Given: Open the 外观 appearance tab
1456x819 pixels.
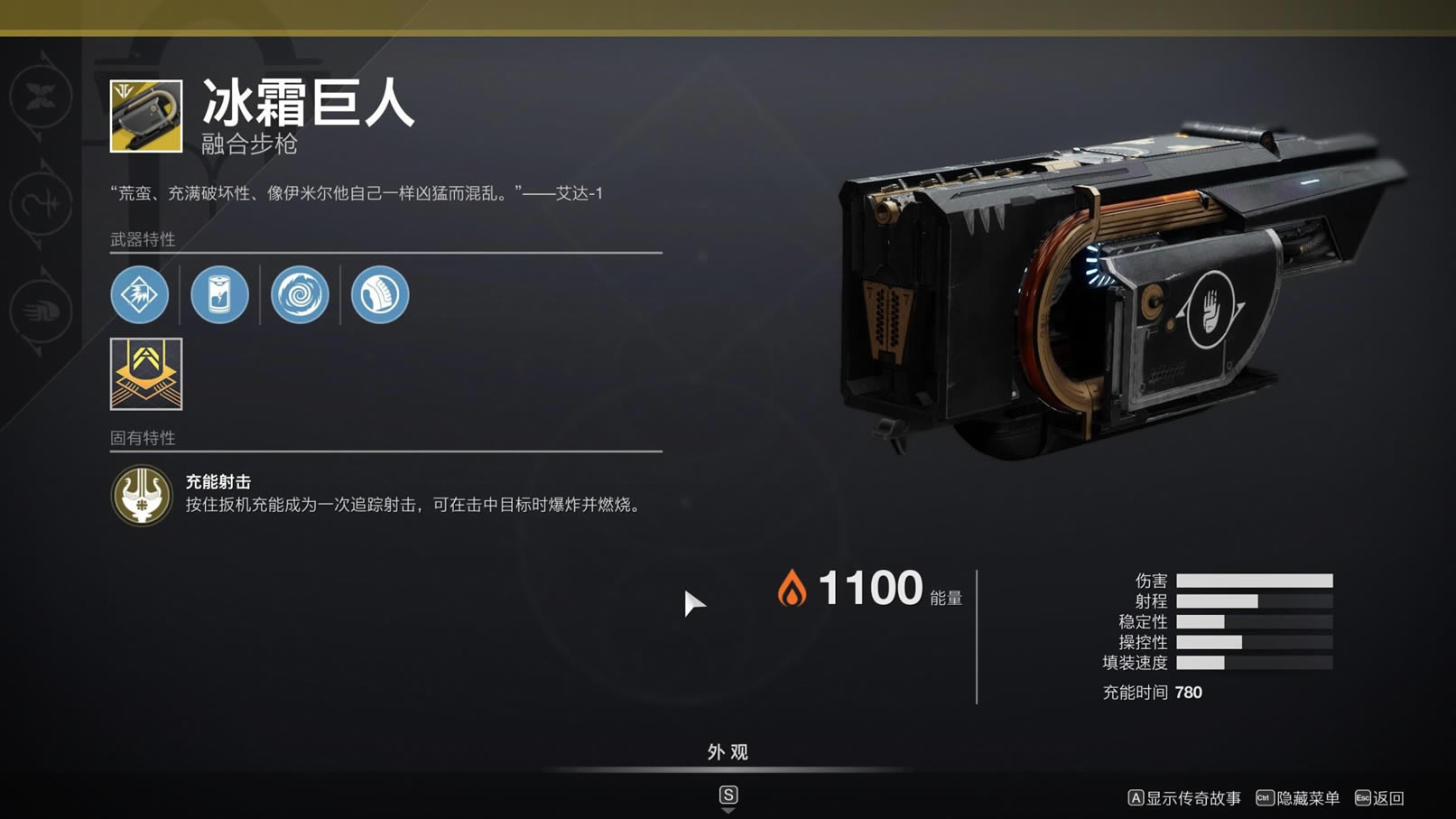Looking at the screenshot, I should pyautogui.click(x=728, y=752).
